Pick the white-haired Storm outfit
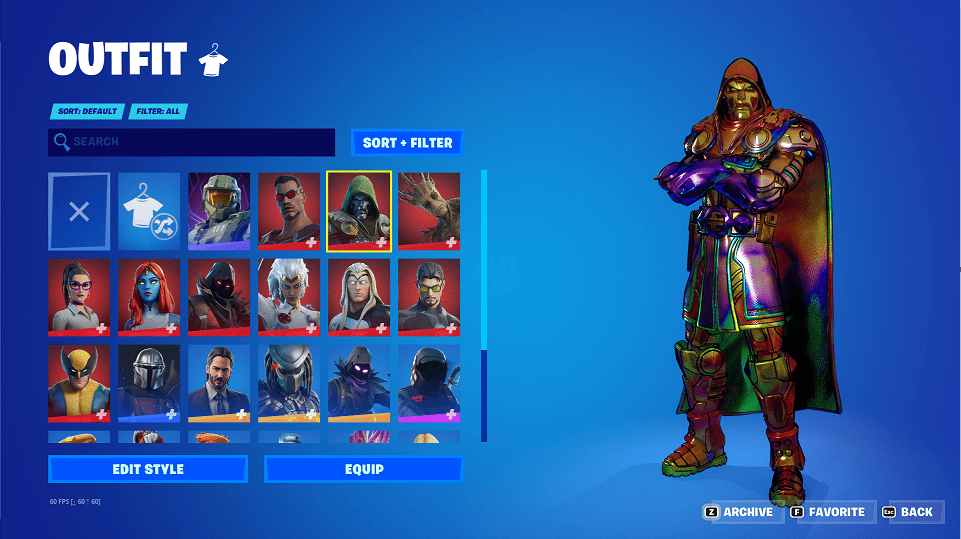 [289, 297]
